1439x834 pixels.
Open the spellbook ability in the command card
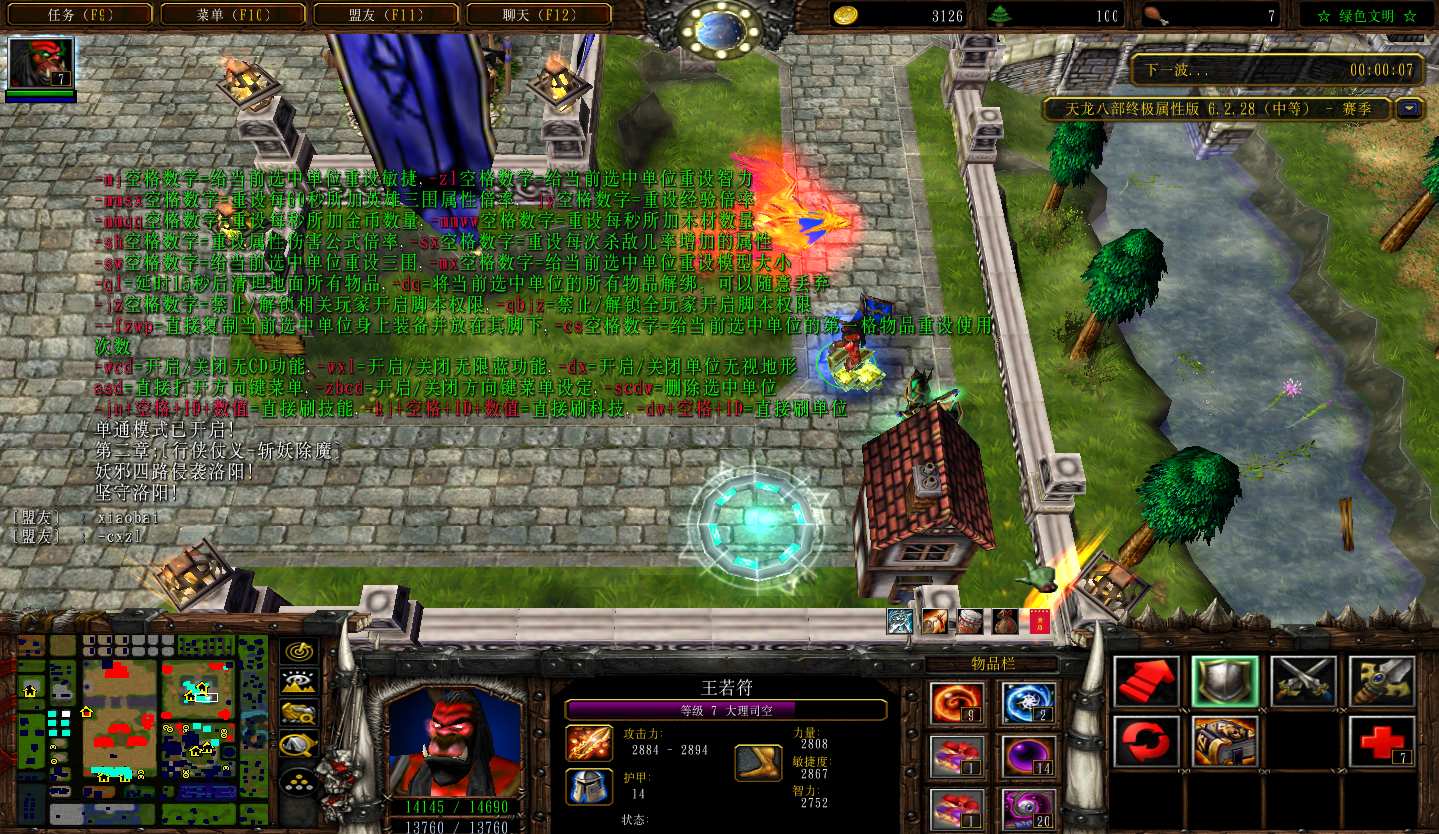click(1225, 741)
